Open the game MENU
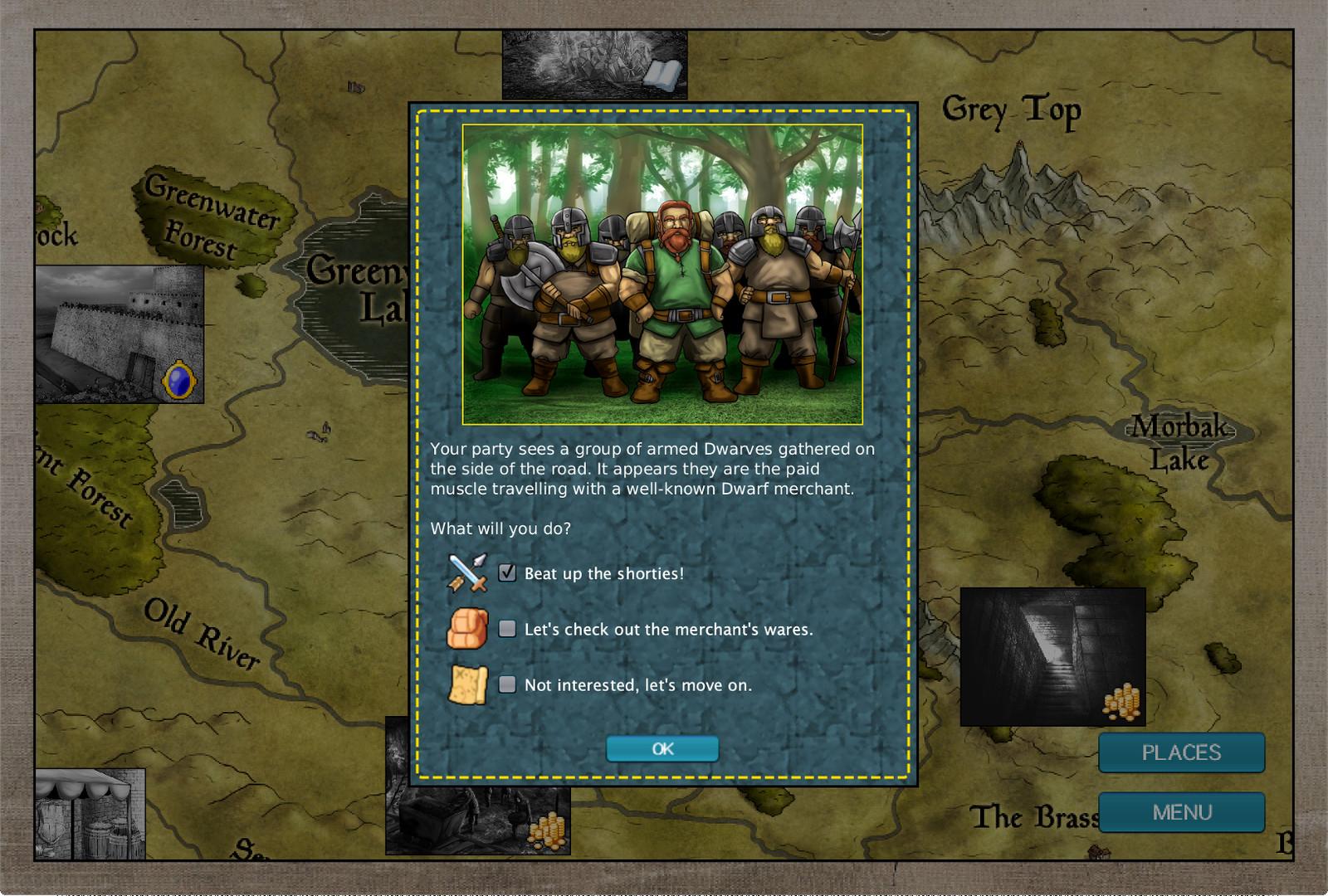Viewport: 1328px width, 896px height. (x=1181, y=812)
